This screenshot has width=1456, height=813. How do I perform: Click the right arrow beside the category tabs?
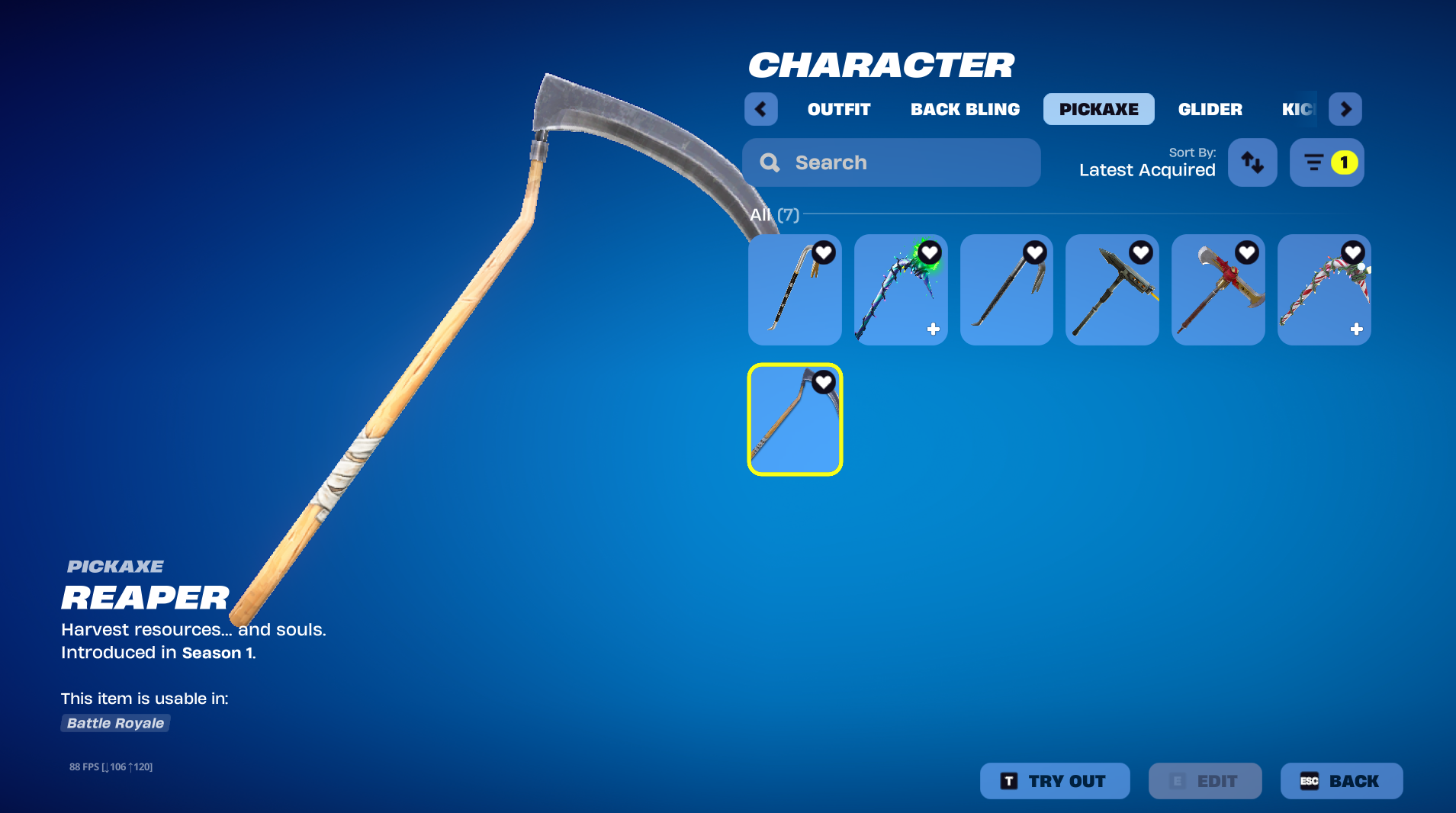[x=1345, y=109]
